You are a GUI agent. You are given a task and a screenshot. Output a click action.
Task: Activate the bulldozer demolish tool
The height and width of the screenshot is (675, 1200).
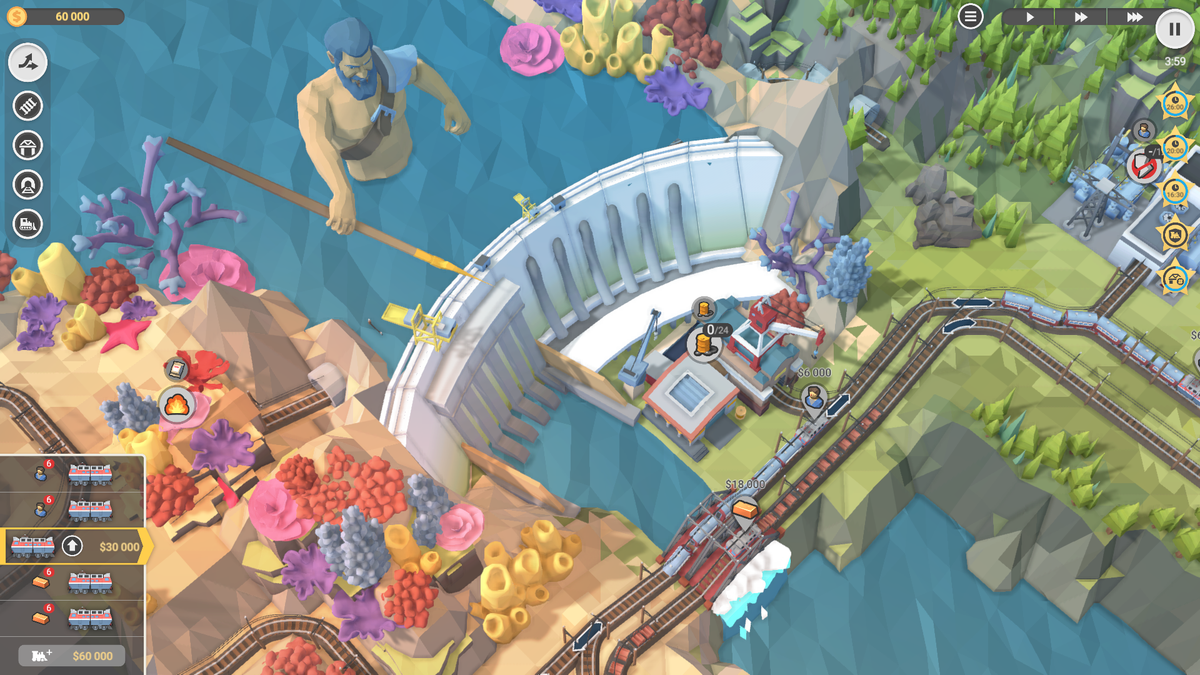pyautogui.click(x=28, y=224)
